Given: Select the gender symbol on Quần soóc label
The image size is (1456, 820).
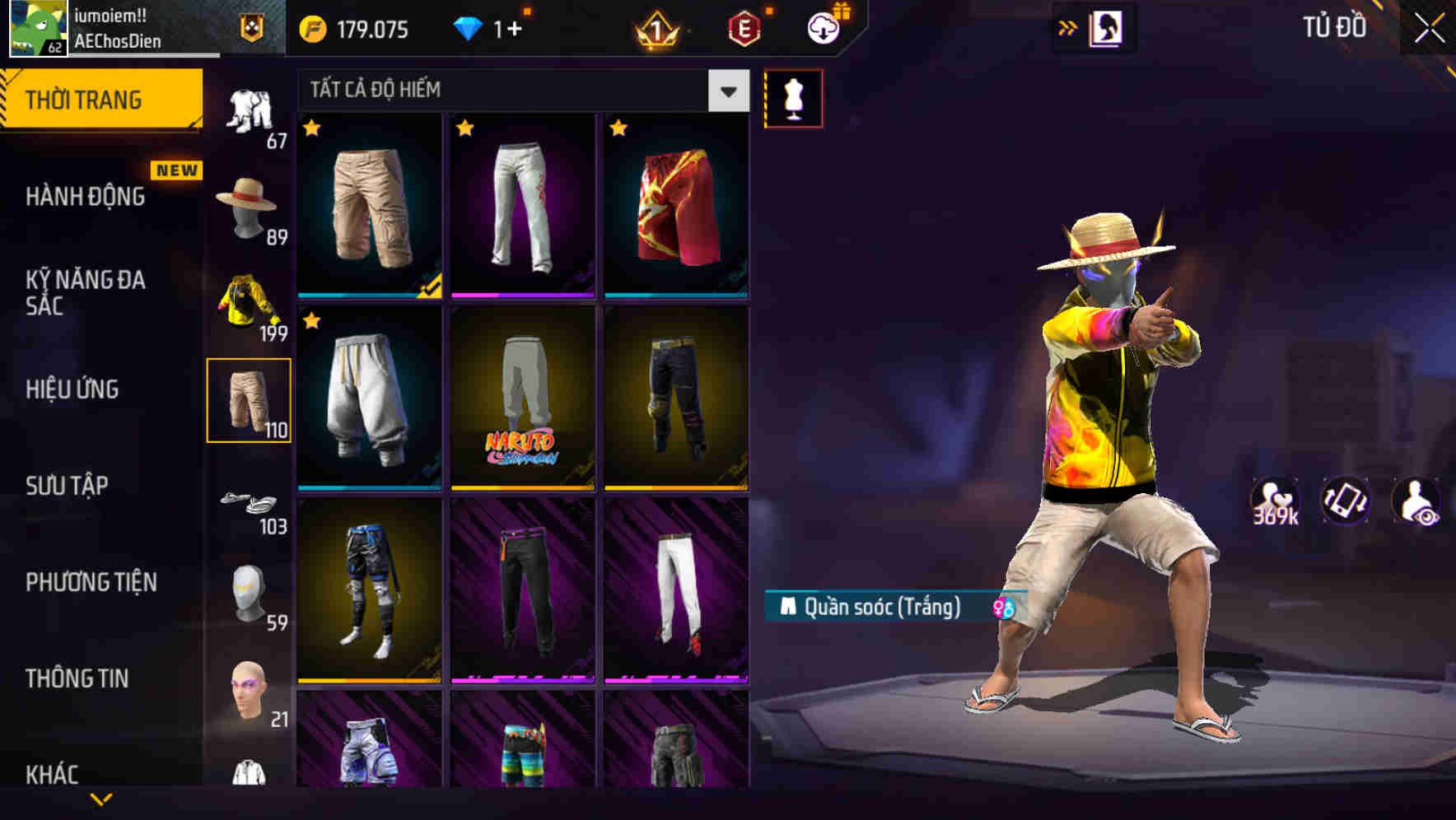Looking at the screenshot, I should click(x=1004, y=609).
